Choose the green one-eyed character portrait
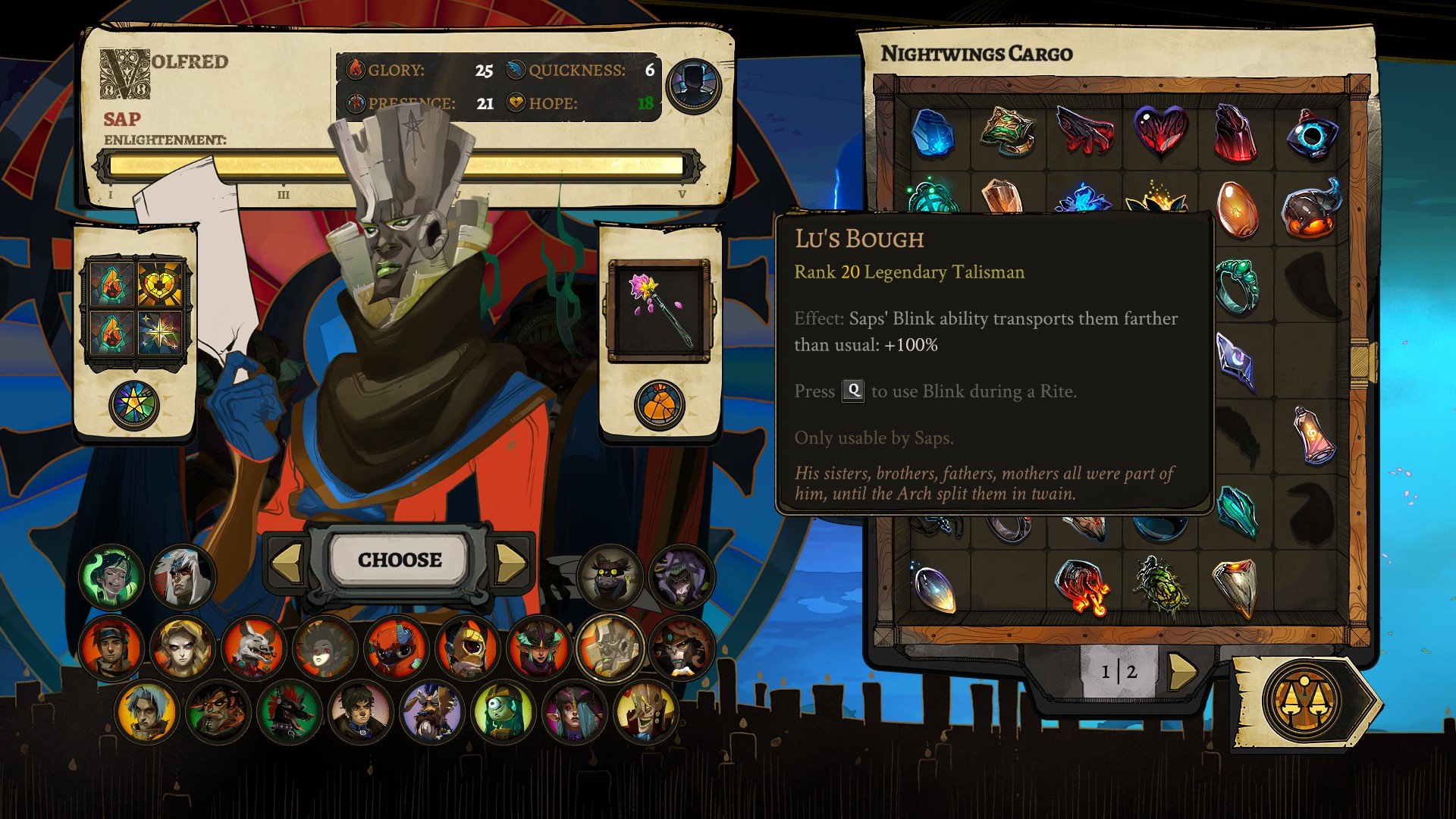1456x819 pixels. coord(504,713)
